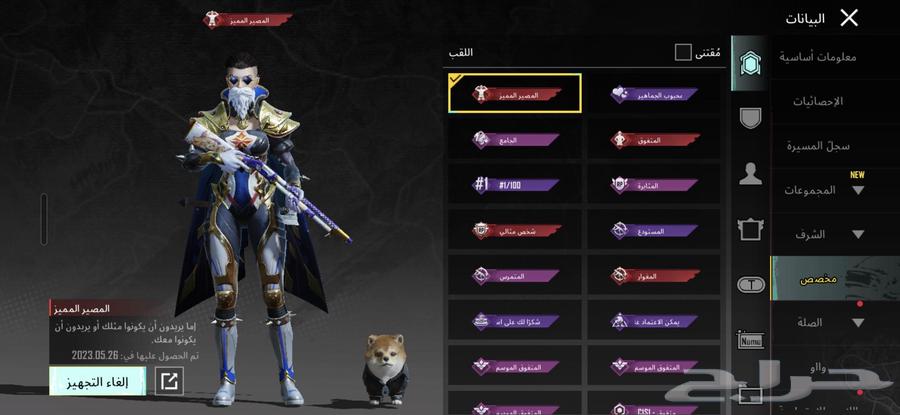Choose the محبوب الجماهير title
The height and width of the screenshot is (415, 900).
pyautogui.click(x=654, y=94)
